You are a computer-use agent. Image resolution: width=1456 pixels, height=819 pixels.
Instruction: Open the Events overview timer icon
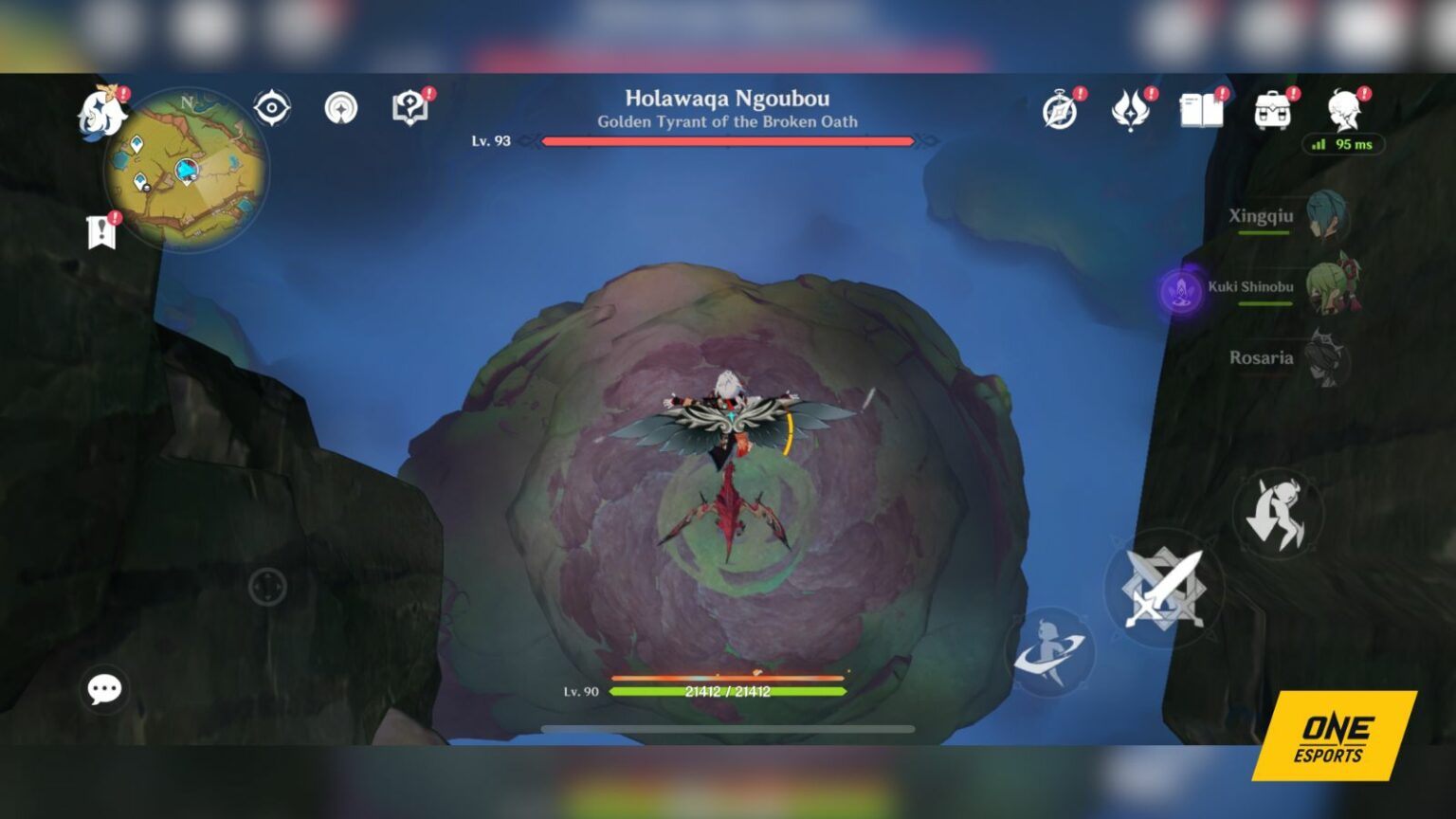(x=1060, y=109)
